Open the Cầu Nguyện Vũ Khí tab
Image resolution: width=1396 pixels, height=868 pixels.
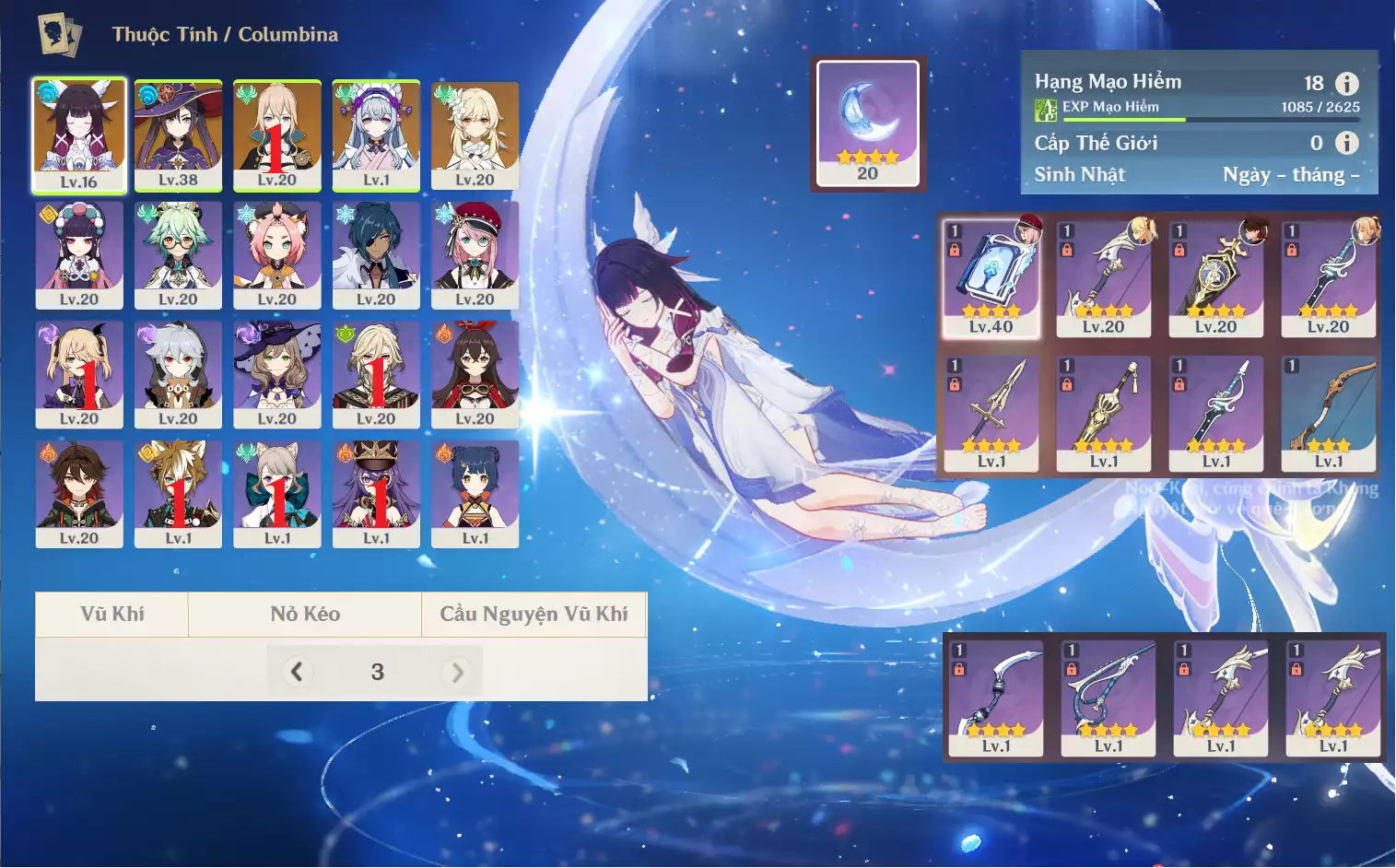pos(534,615)
